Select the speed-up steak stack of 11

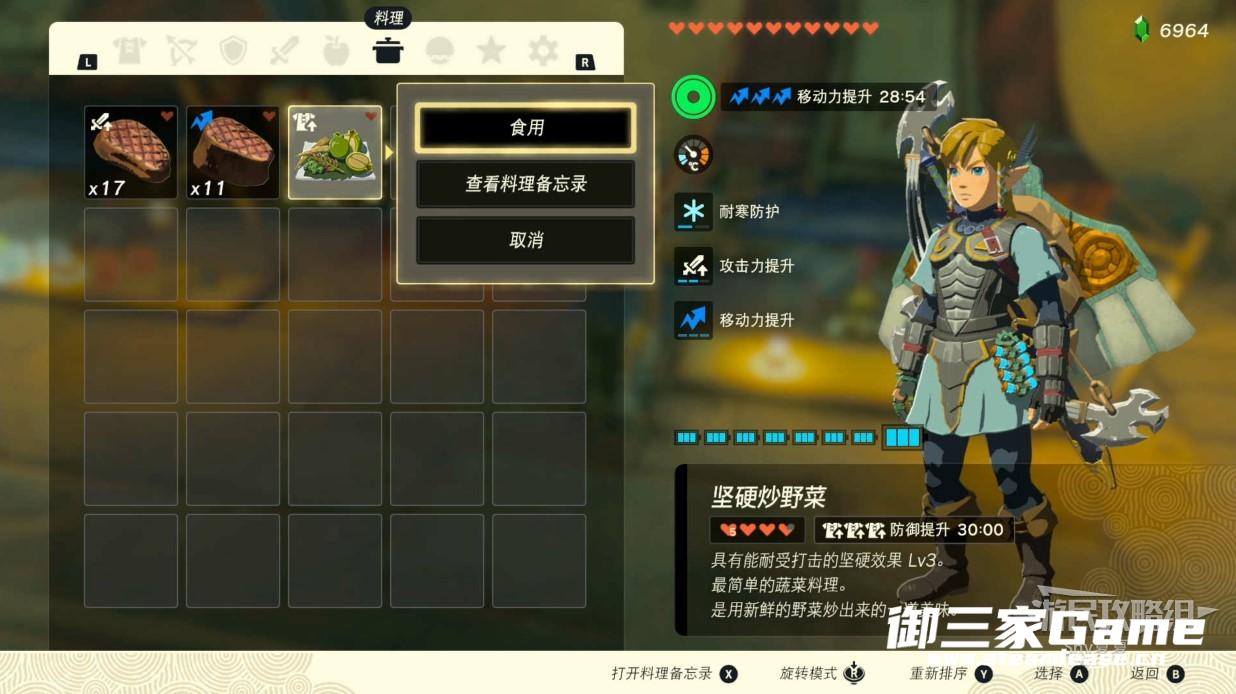tap(233, 153)
